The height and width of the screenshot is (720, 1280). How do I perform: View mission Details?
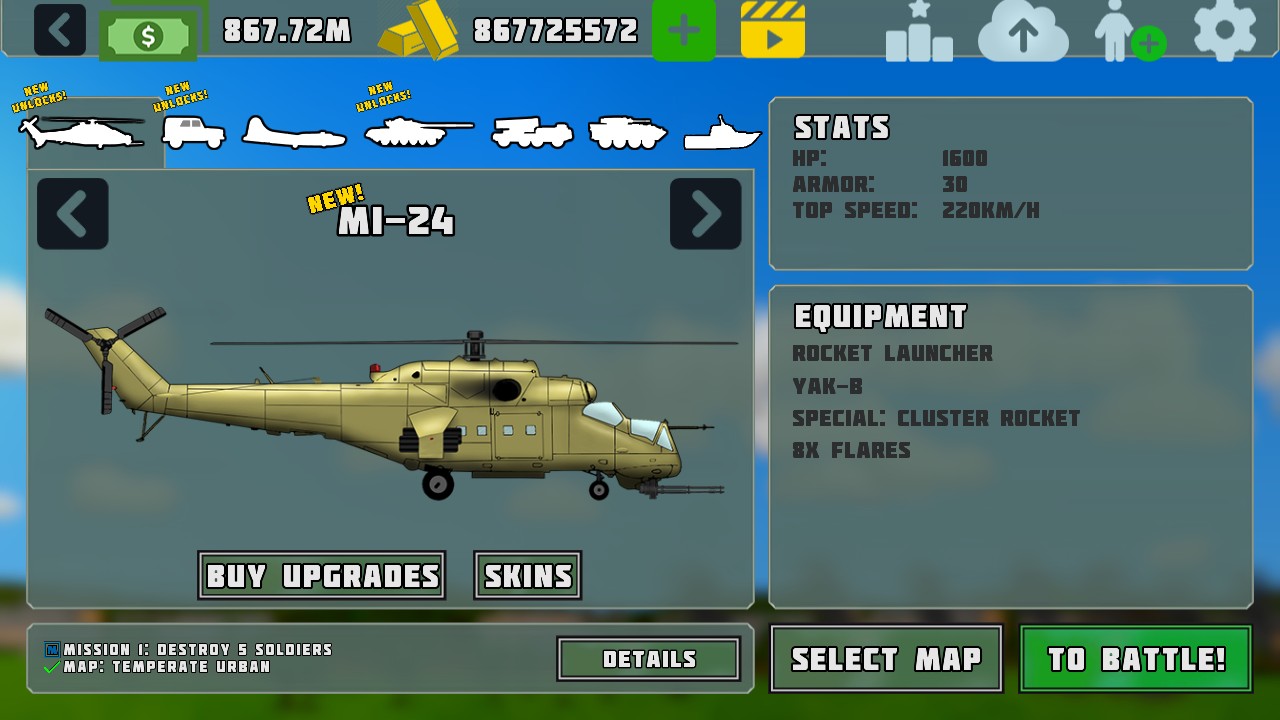click(x=649, y=659)
